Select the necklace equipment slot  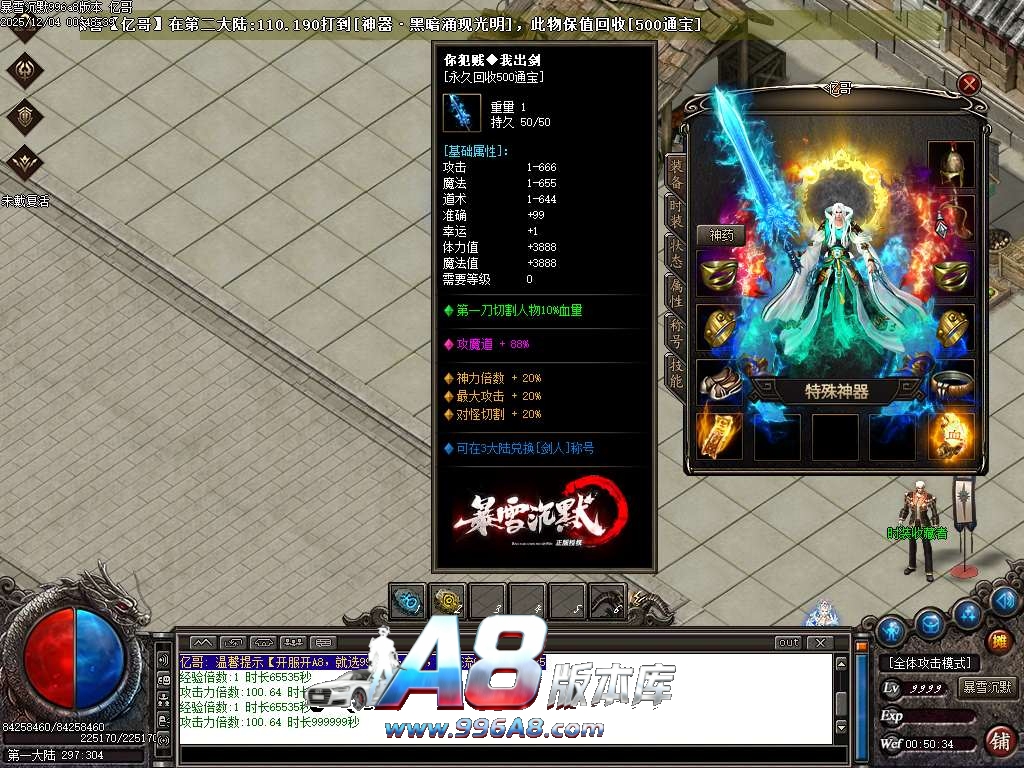click(951, 219)
